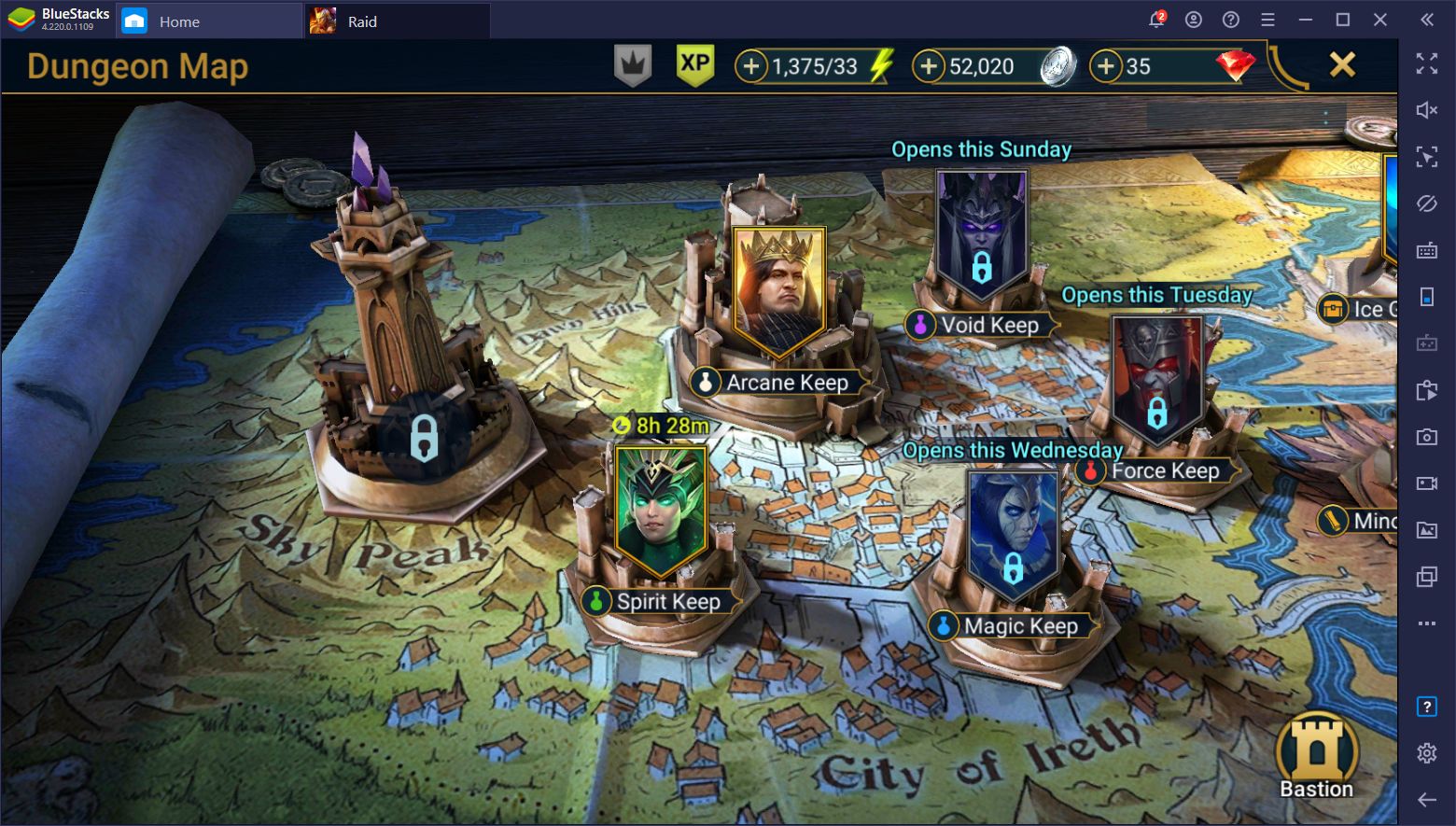Switch to the BlueStacks Home tab
Image resolution: width=1456 pixels, height=826 pixels.
point(178,21)
